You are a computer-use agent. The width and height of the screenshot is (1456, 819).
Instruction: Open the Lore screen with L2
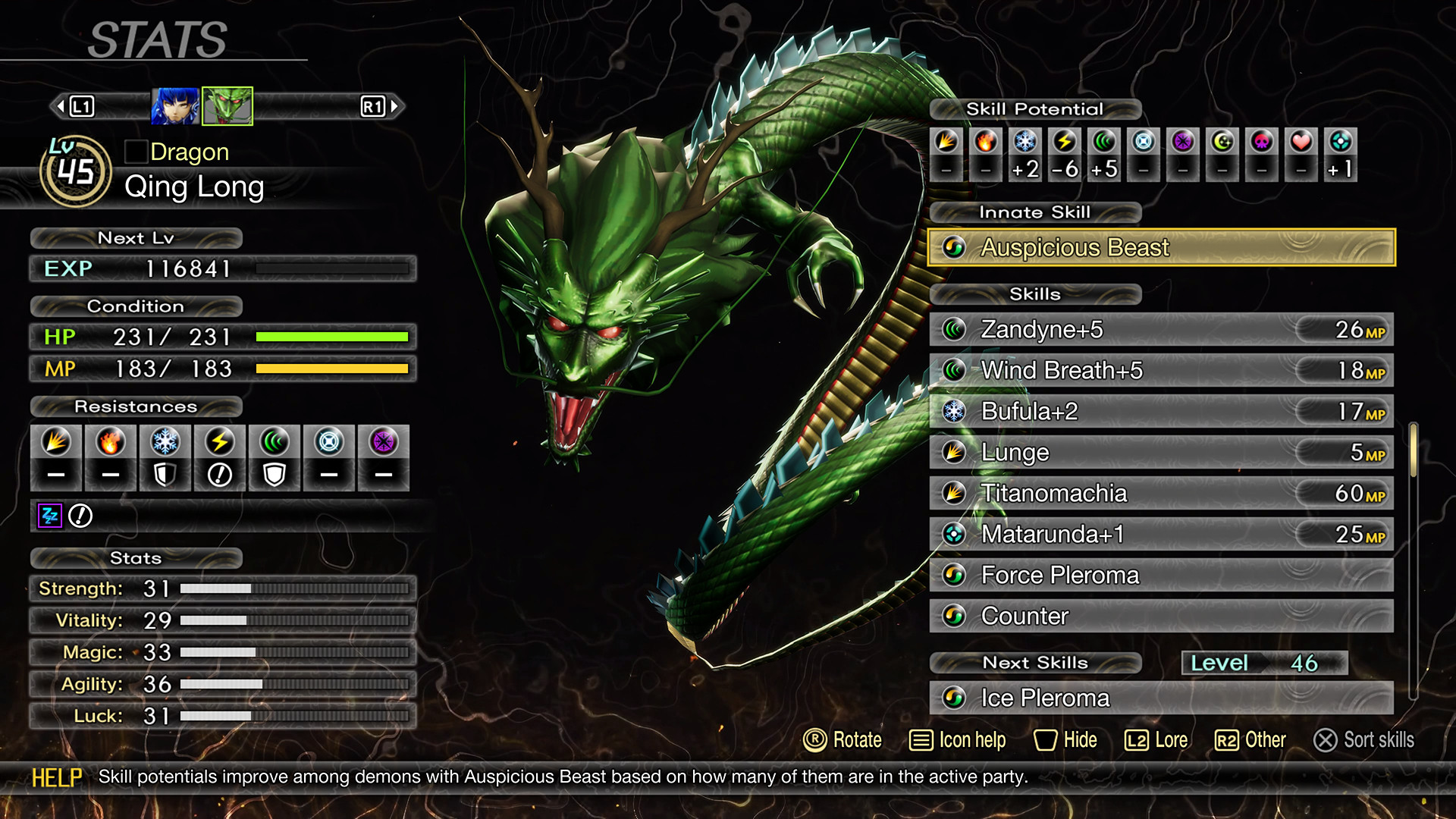point(1156,740)
